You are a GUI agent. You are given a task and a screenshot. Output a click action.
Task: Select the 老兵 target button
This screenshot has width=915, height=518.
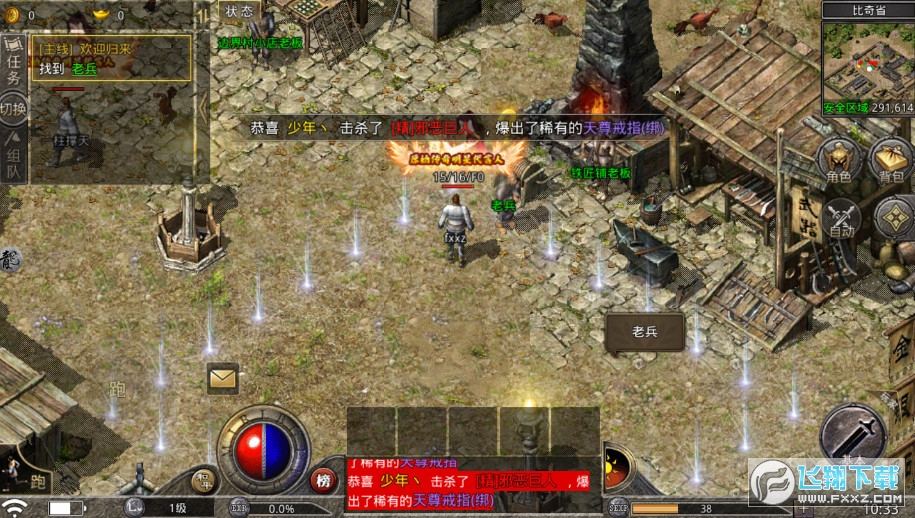point(644,330)
